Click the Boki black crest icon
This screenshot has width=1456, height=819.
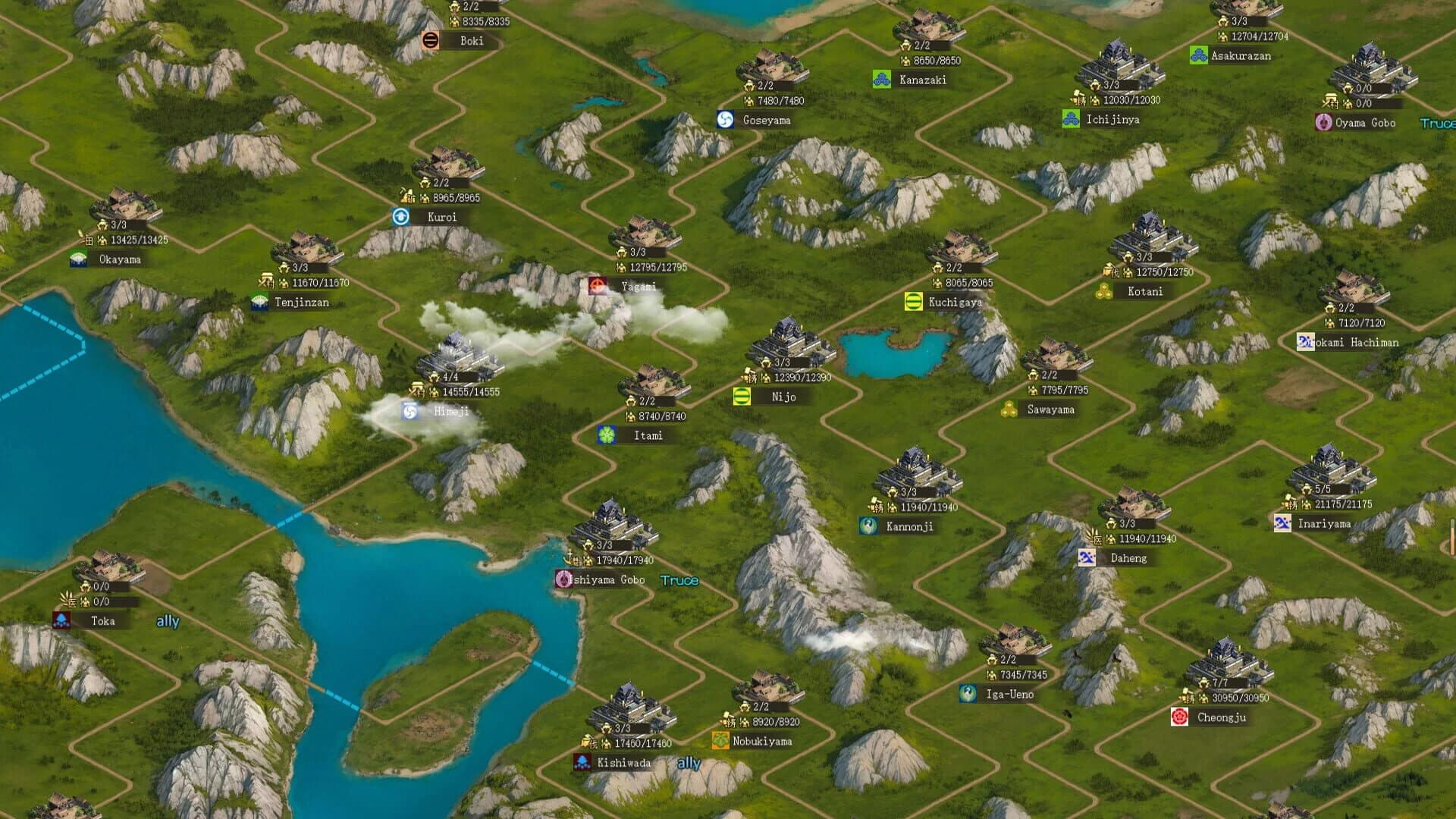point(429,42)
